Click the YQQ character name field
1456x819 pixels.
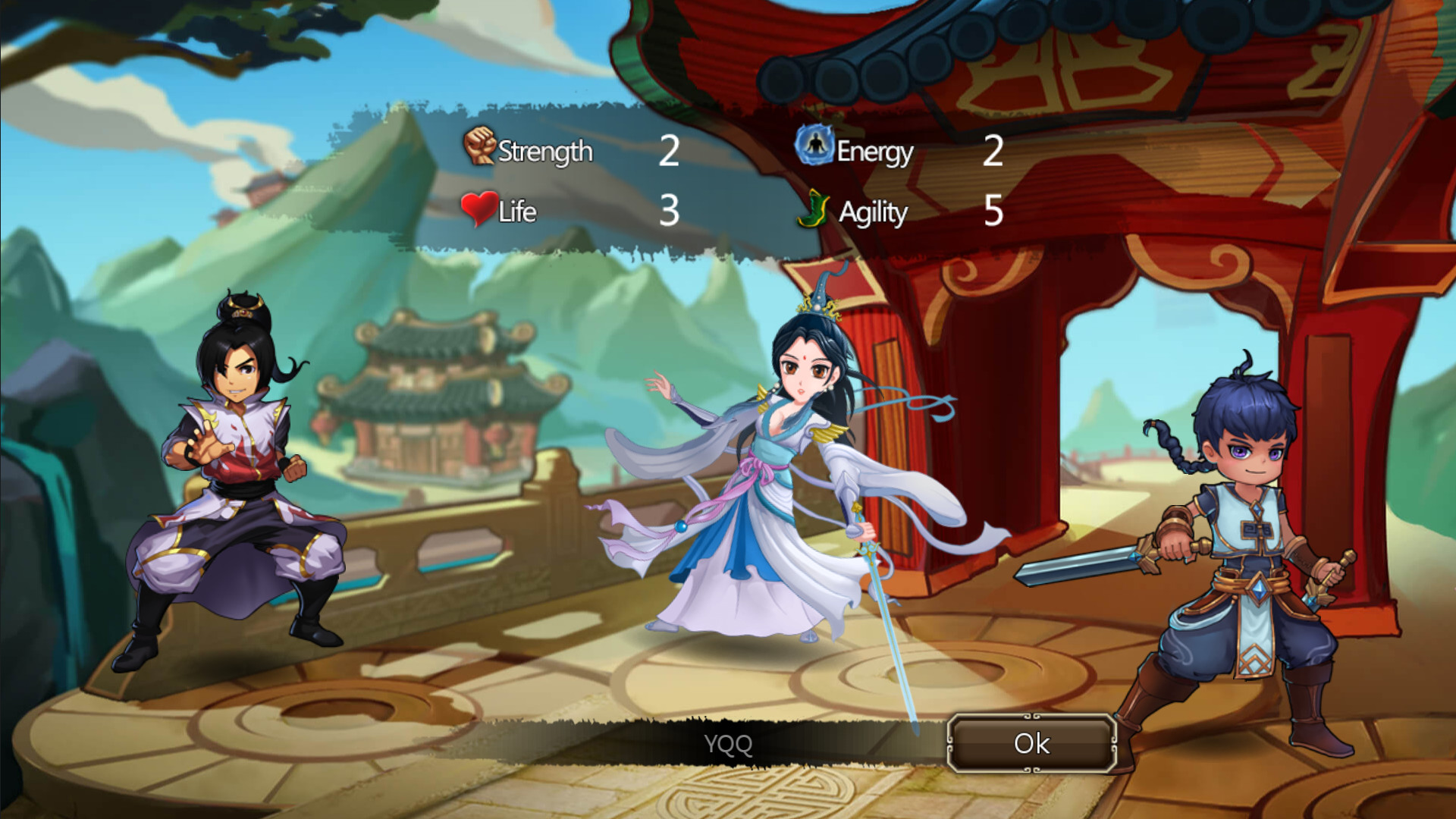click(x=728, y=744)
